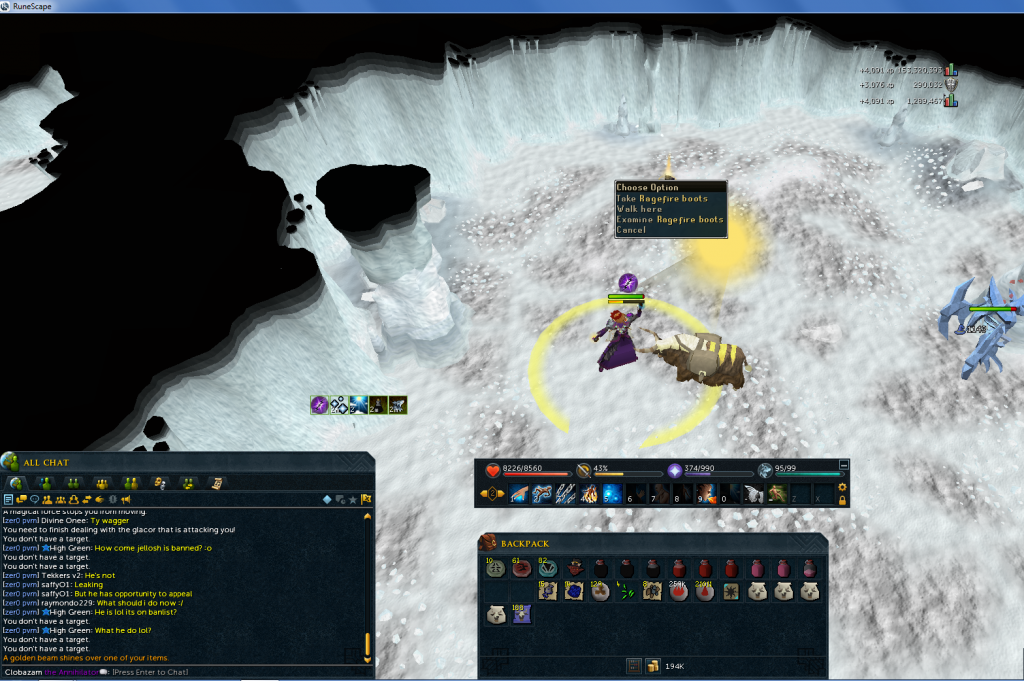Open action bar settings gear

click(x=842, y=487)
